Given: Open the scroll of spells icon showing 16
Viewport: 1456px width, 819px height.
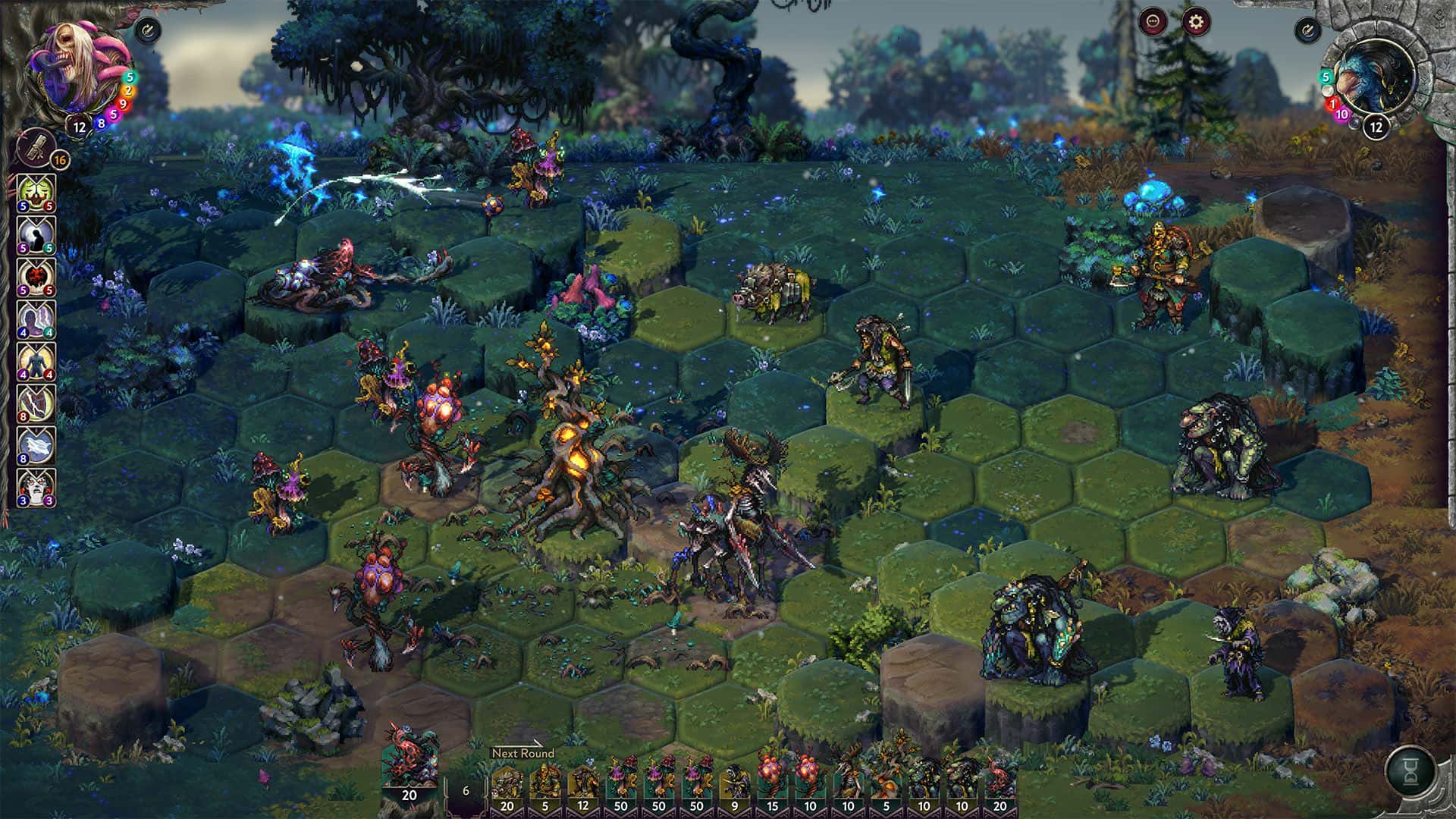Looking at the screenshot, I should point(35,149).
